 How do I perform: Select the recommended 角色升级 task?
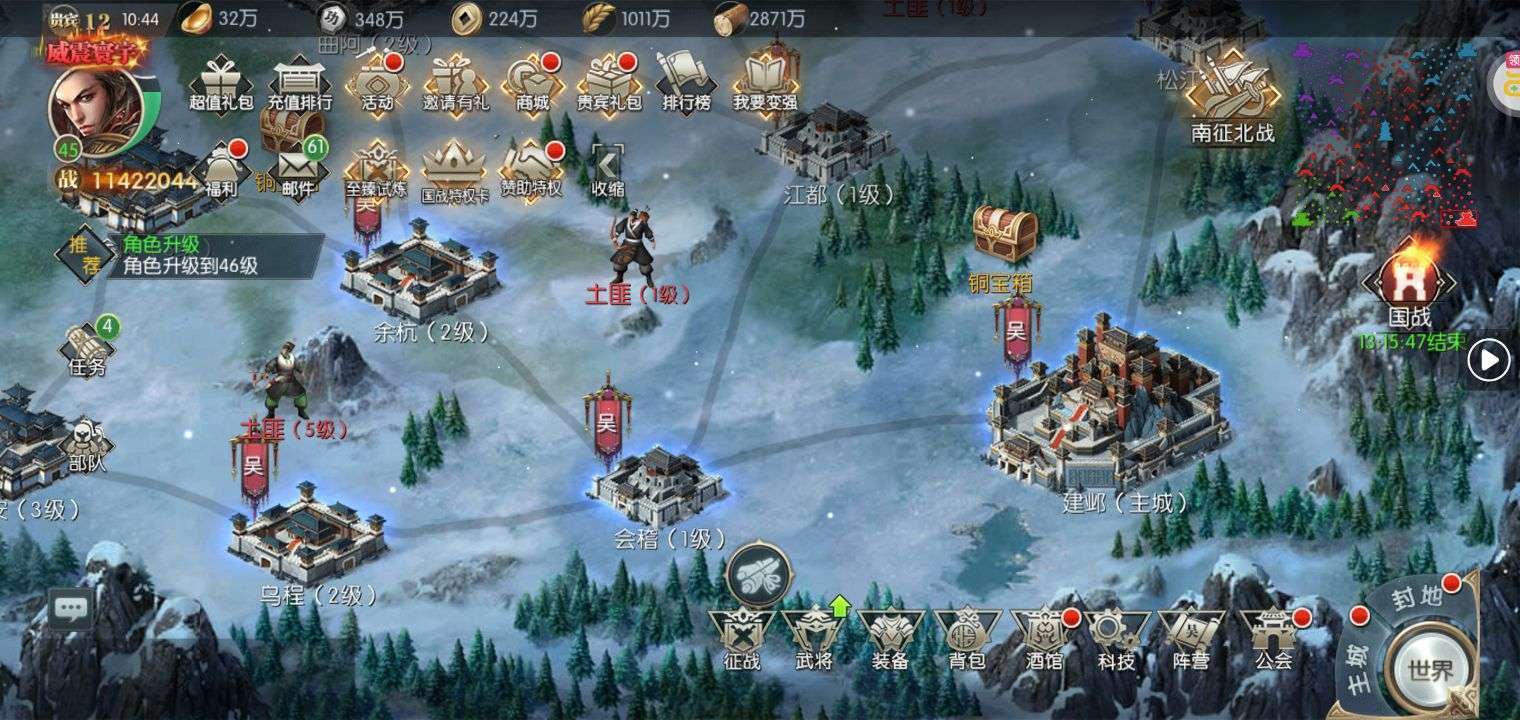pos(190,255)
